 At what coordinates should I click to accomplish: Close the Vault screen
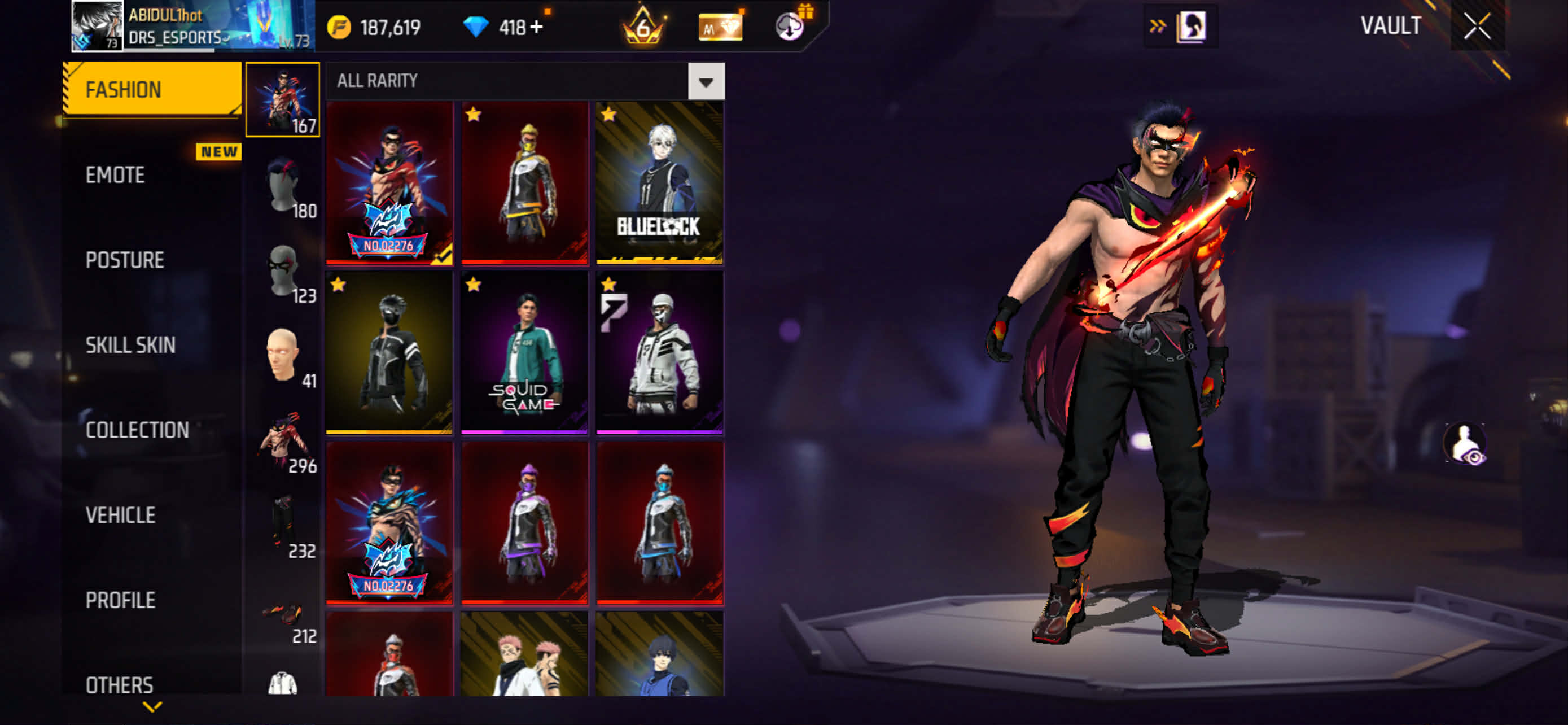pyautogui.click(x=1477, y=27)
